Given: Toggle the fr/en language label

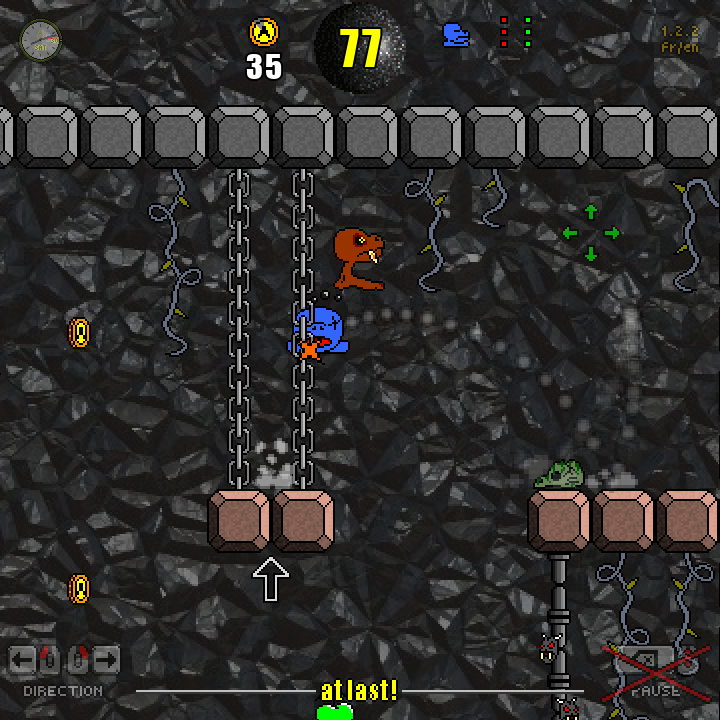Looking at the screenshot, I should tap(679, 47).
